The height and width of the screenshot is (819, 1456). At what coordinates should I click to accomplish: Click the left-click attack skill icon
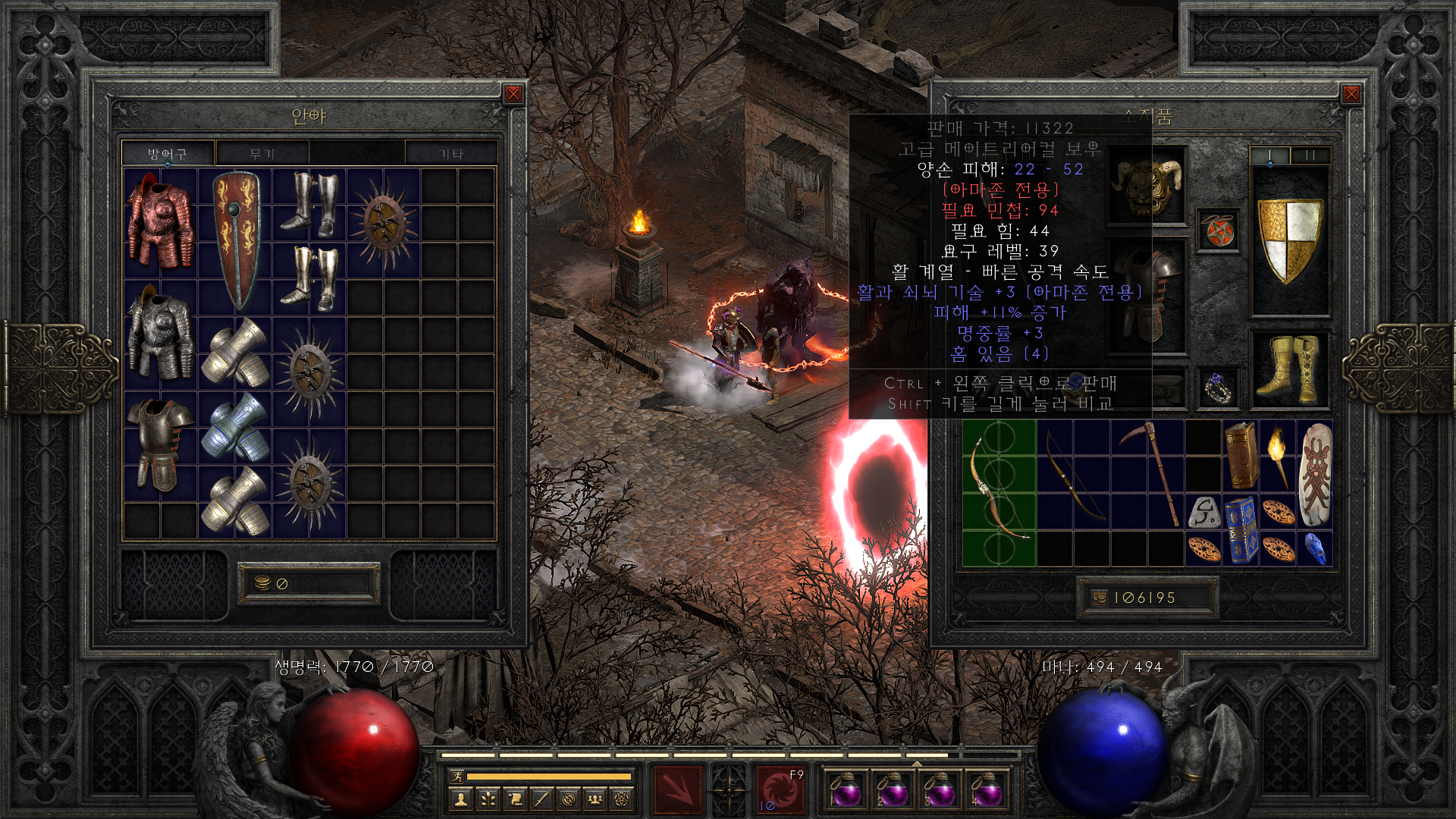tap(677, 789)
